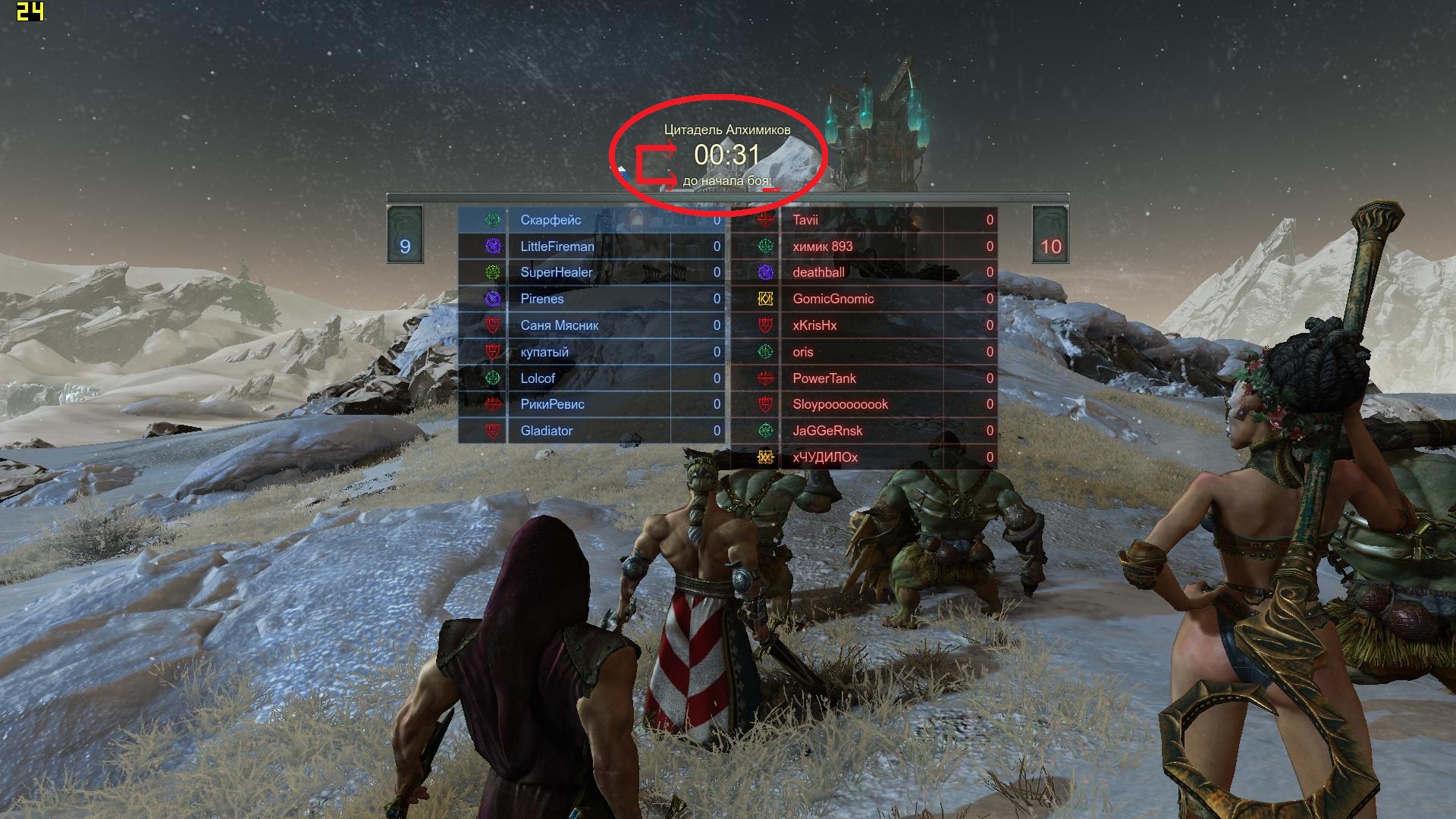Viewport: 1456px width, 819px height.
Task: Click РикиРевис on the scoreboard
Action: (552, 404)
